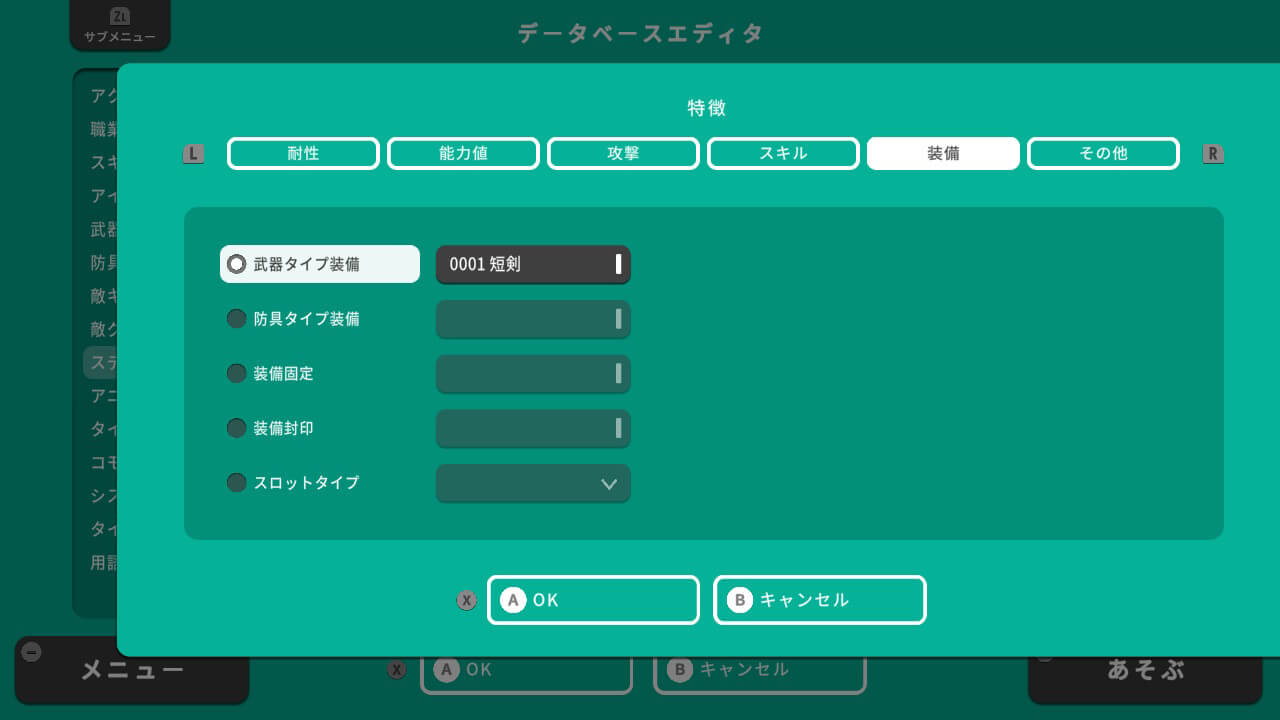Click the キャンセル button
The height and width of the screenshot is (720, 1280).
pyautogui.click(x=819, y=600)
